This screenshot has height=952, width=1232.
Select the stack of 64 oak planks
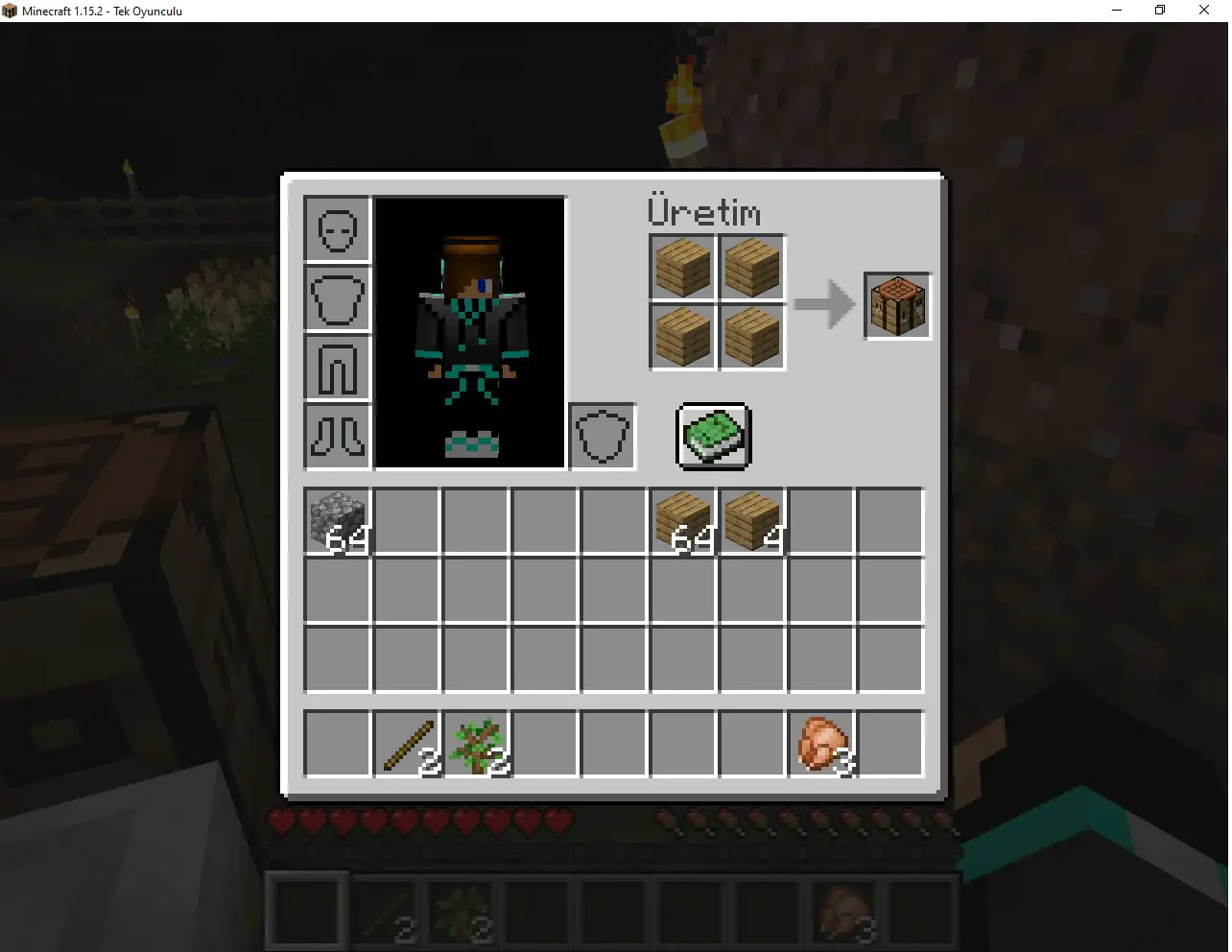point(682,521)
